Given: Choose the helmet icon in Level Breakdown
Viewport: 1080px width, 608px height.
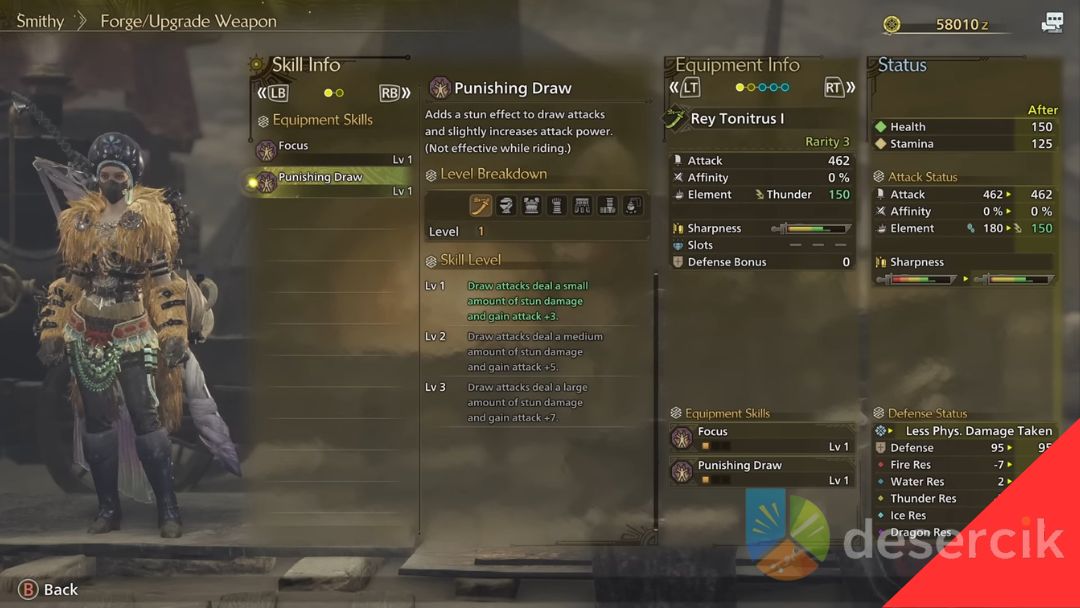Looking at the screenshot, I should click(x=507, y=205).
